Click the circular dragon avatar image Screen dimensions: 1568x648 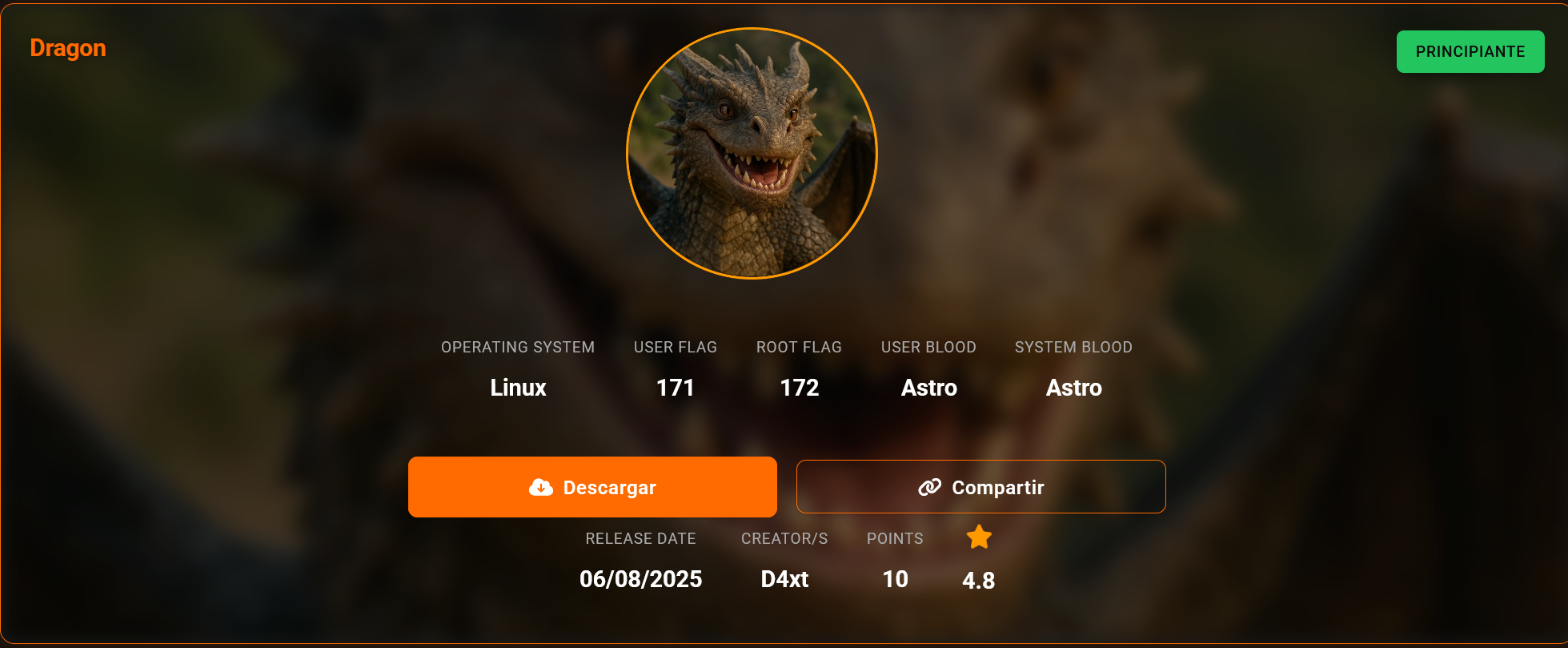(x=752, y=152)
